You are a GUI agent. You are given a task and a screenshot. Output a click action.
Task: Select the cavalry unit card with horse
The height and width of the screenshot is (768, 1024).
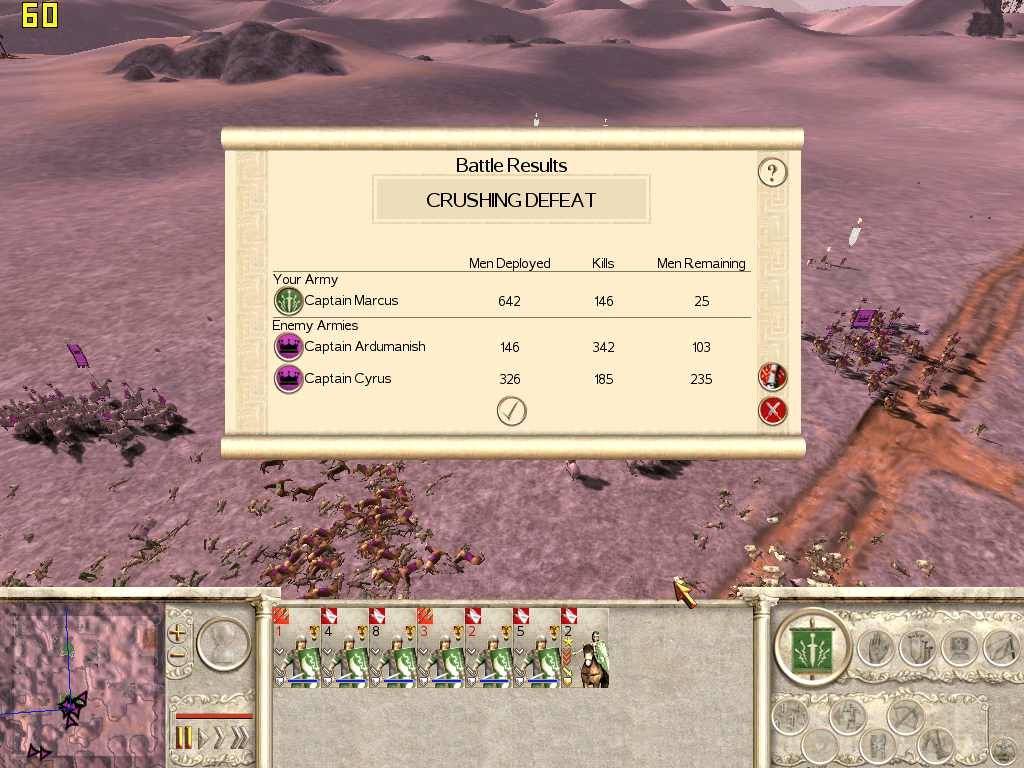pos(584,648)
